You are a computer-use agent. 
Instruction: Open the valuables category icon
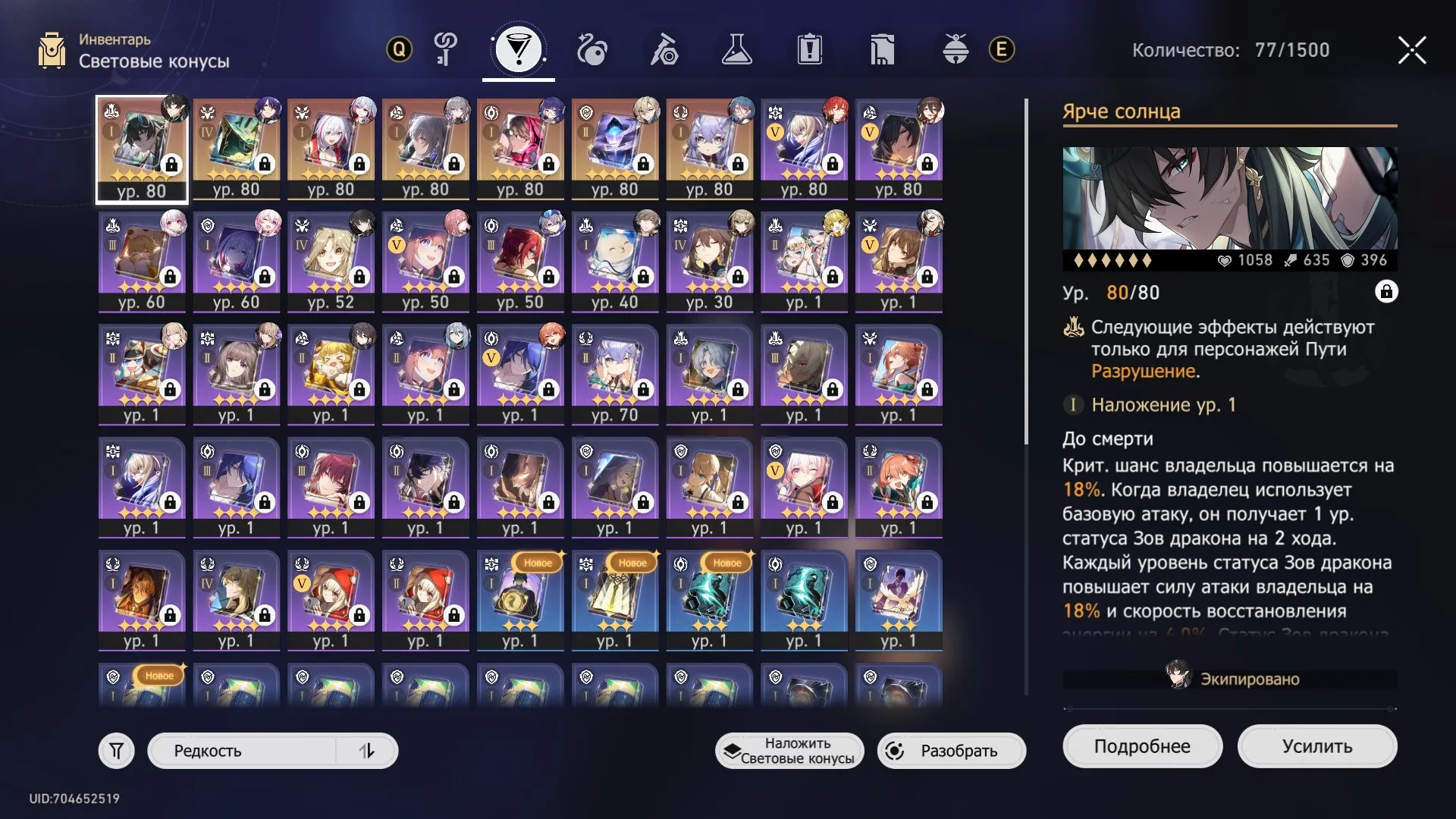(x=882, y=50)
